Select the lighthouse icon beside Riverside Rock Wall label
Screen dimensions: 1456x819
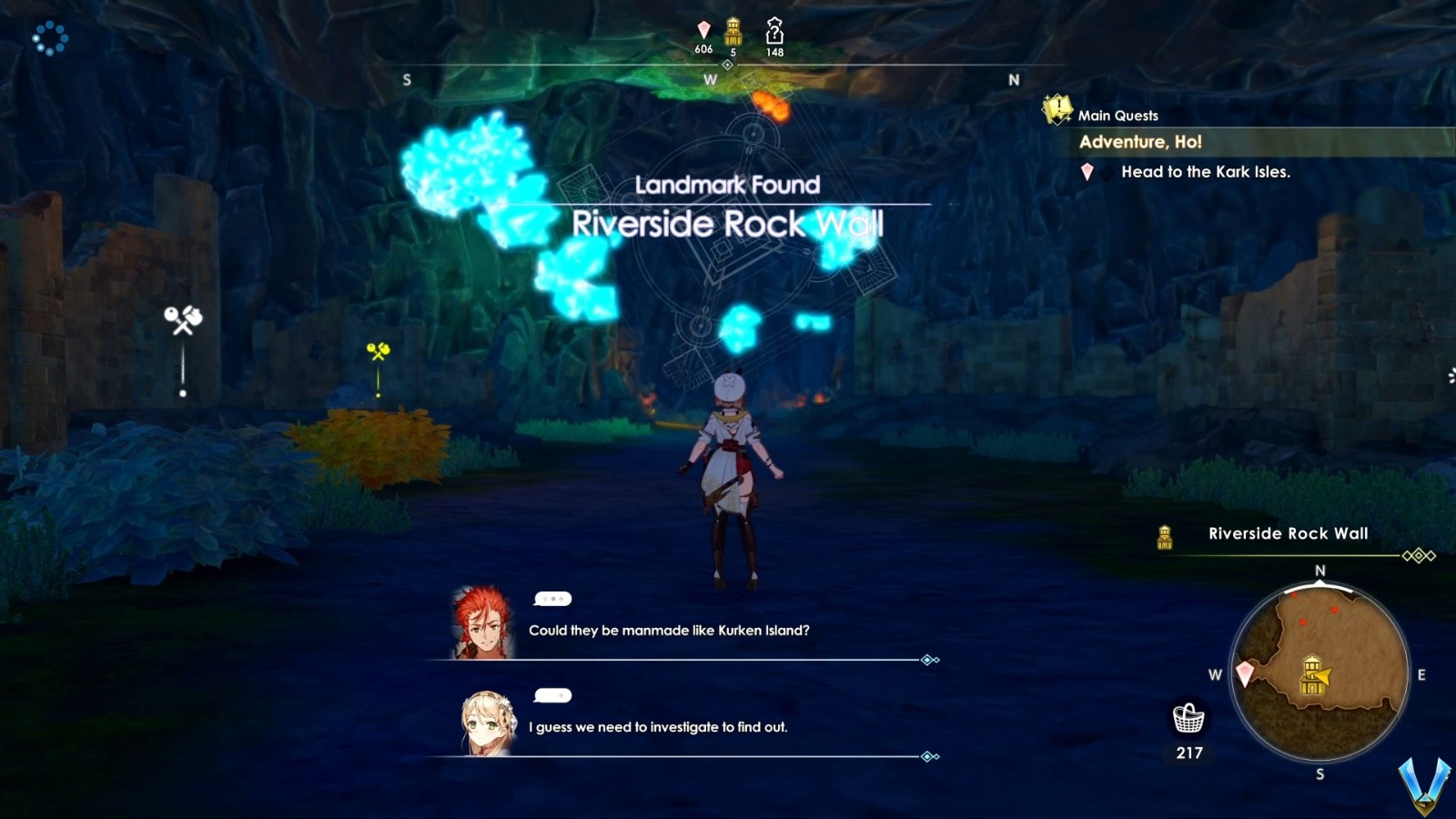click(1165, 537)
